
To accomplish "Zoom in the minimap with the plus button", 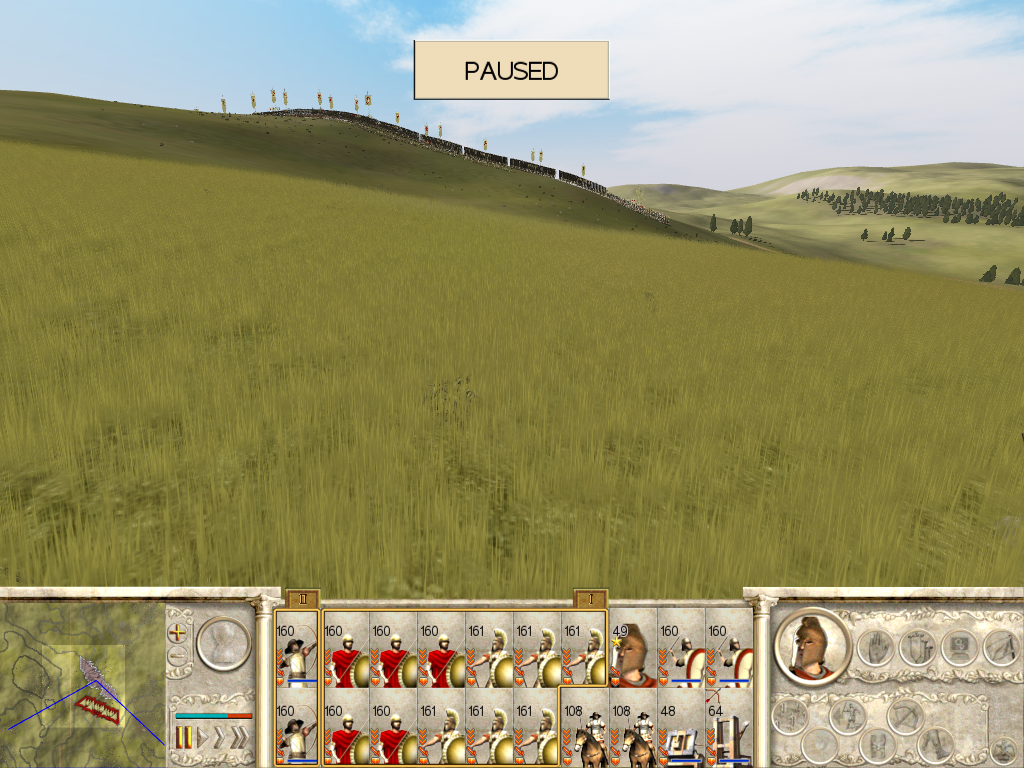I will point(179,633).
